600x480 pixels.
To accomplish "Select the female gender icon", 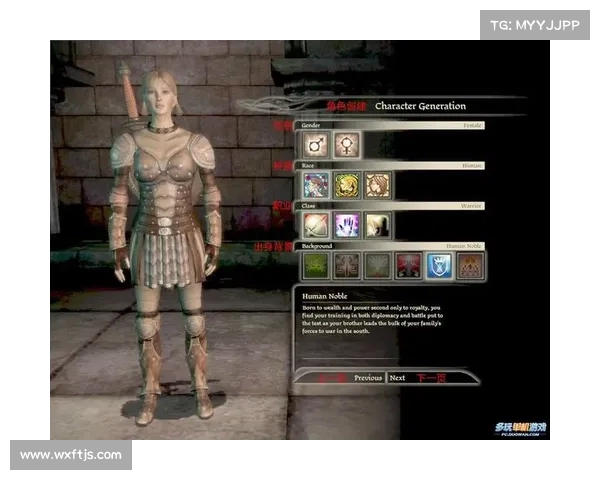I will pos(347,146).
